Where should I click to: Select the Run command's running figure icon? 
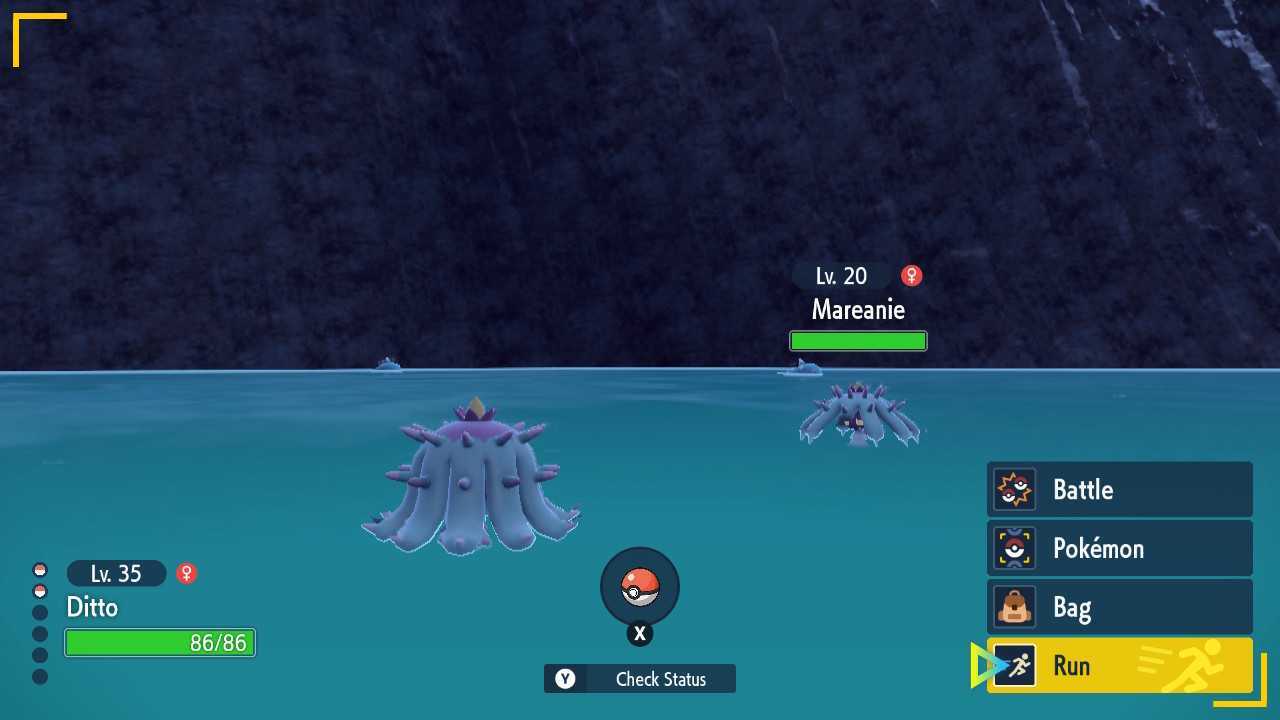(x=1015, y=666)
